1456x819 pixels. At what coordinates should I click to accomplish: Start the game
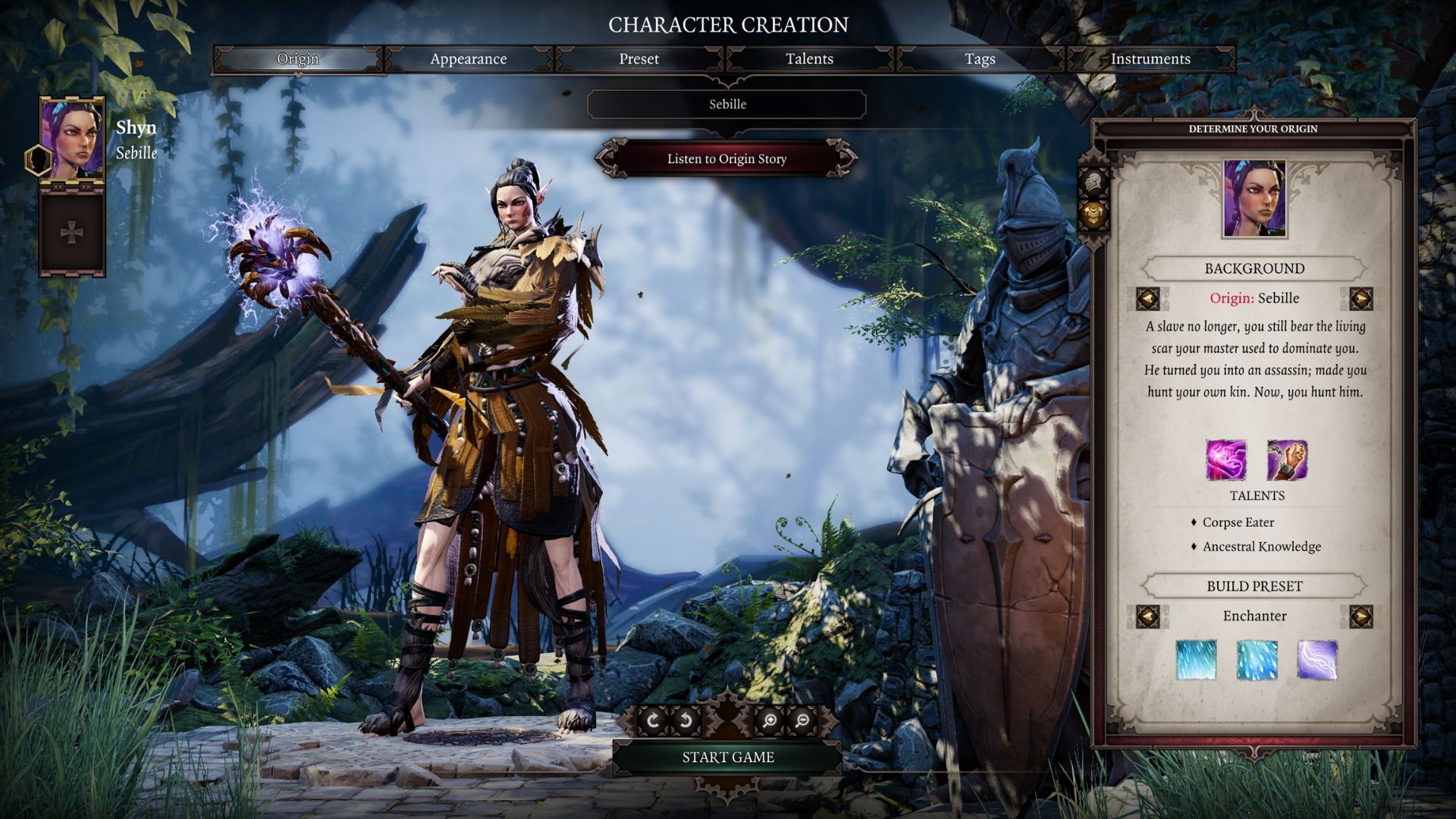(727, 757)
